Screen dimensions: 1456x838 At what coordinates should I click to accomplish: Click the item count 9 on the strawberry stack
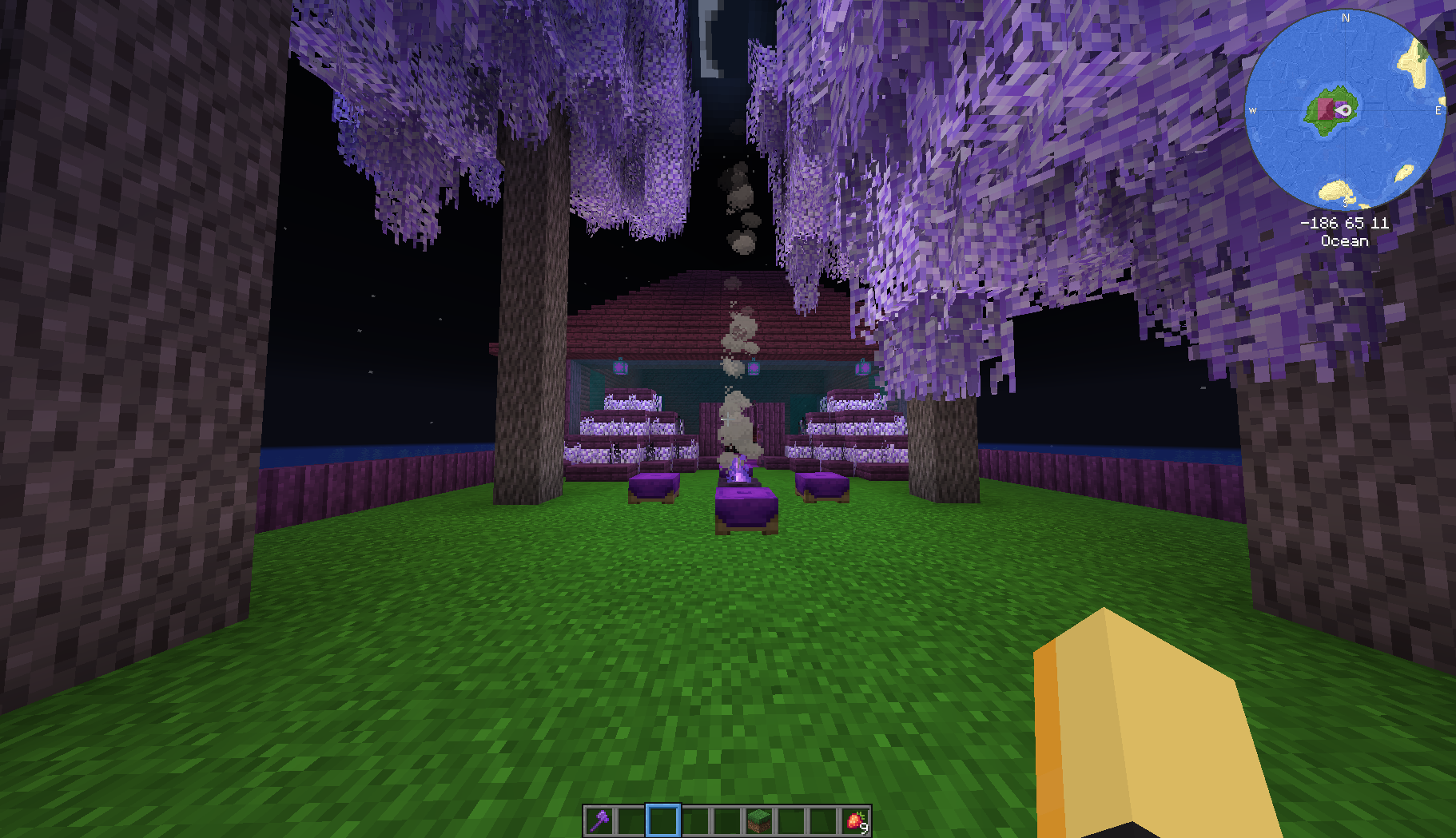tap(865, 828)
